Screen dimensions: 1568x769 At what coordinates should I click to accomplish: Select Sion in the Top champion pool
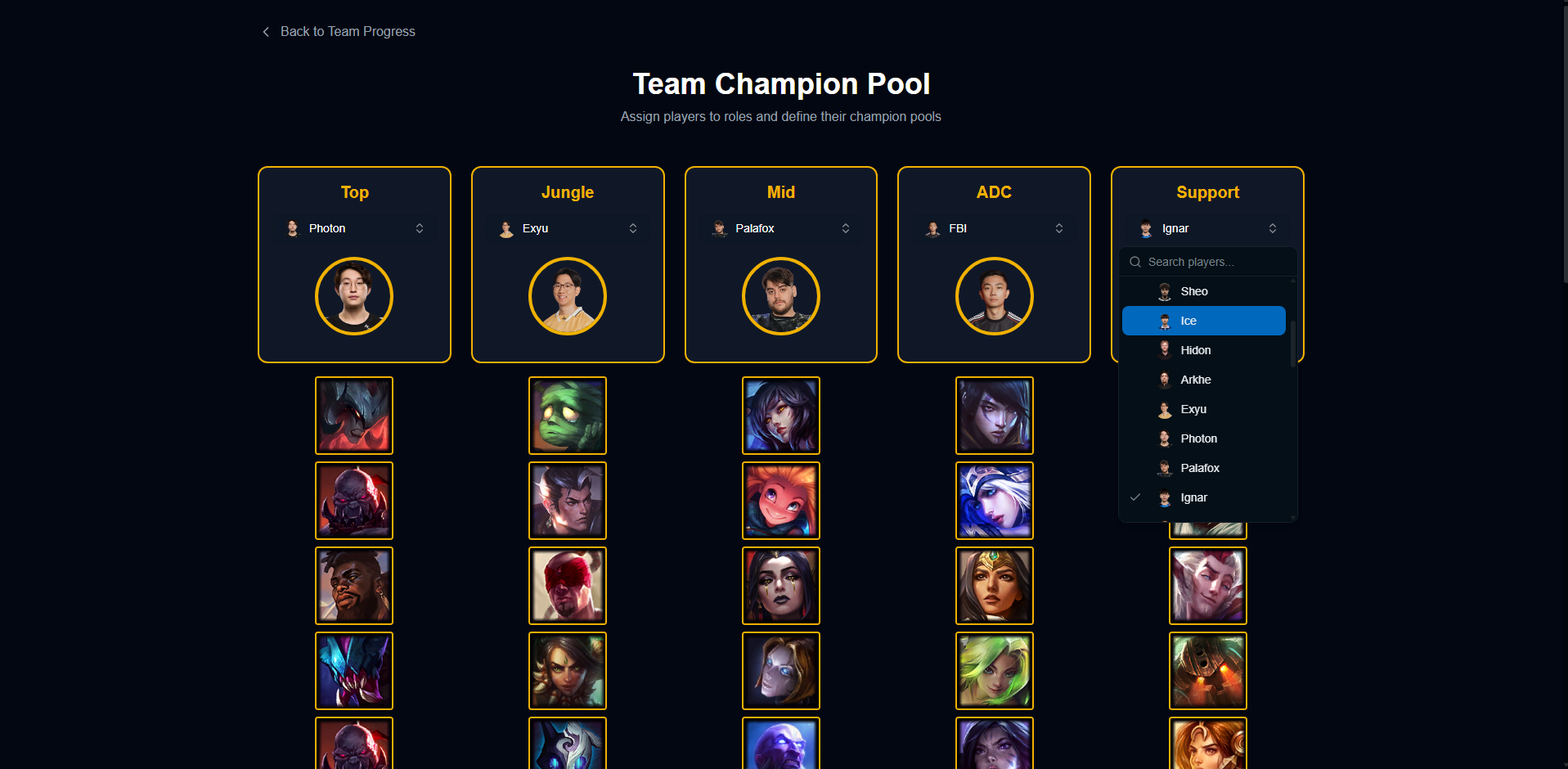(x=354, y=501)
